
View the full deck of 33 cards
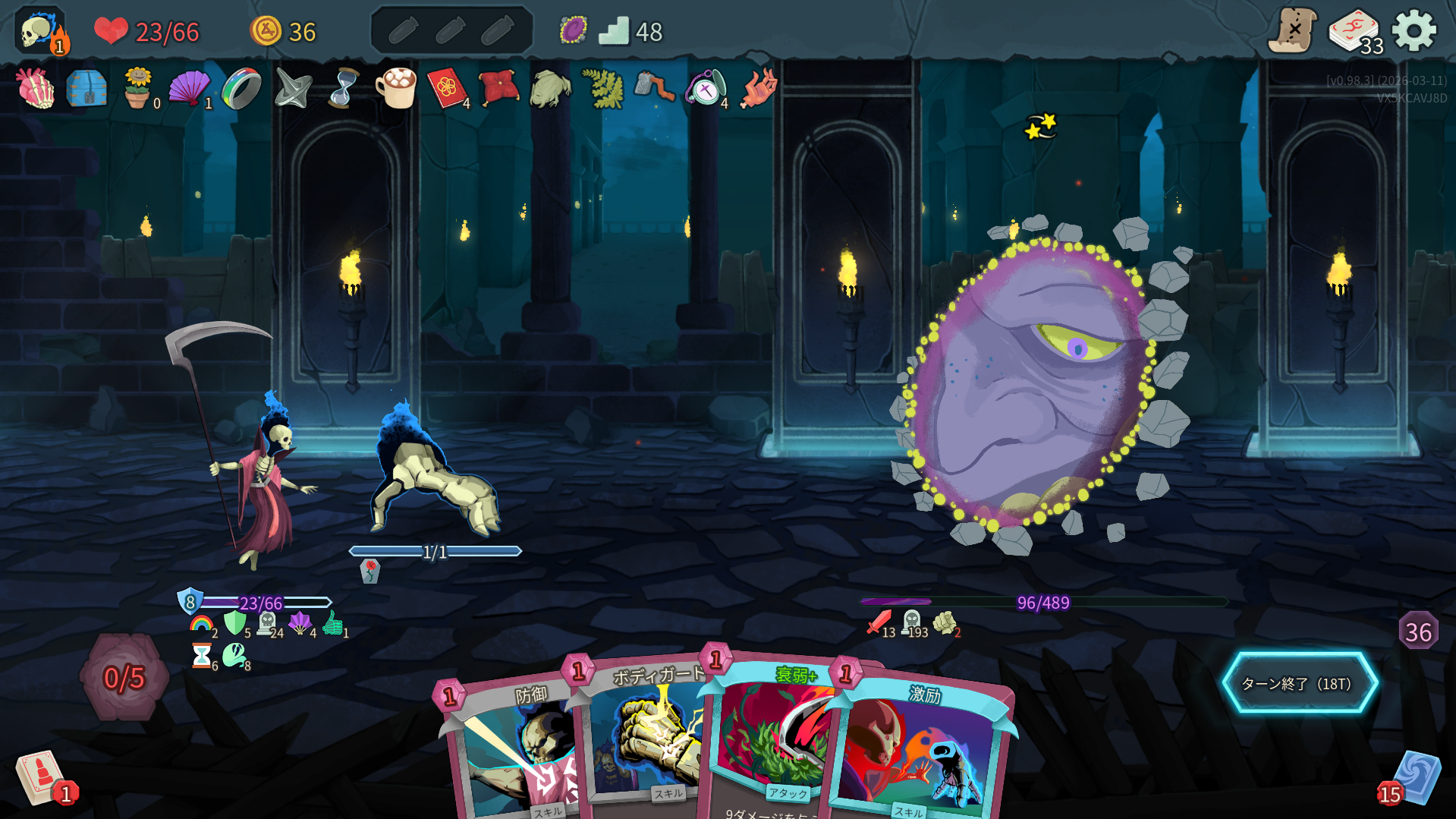[x=1354, y=32]
